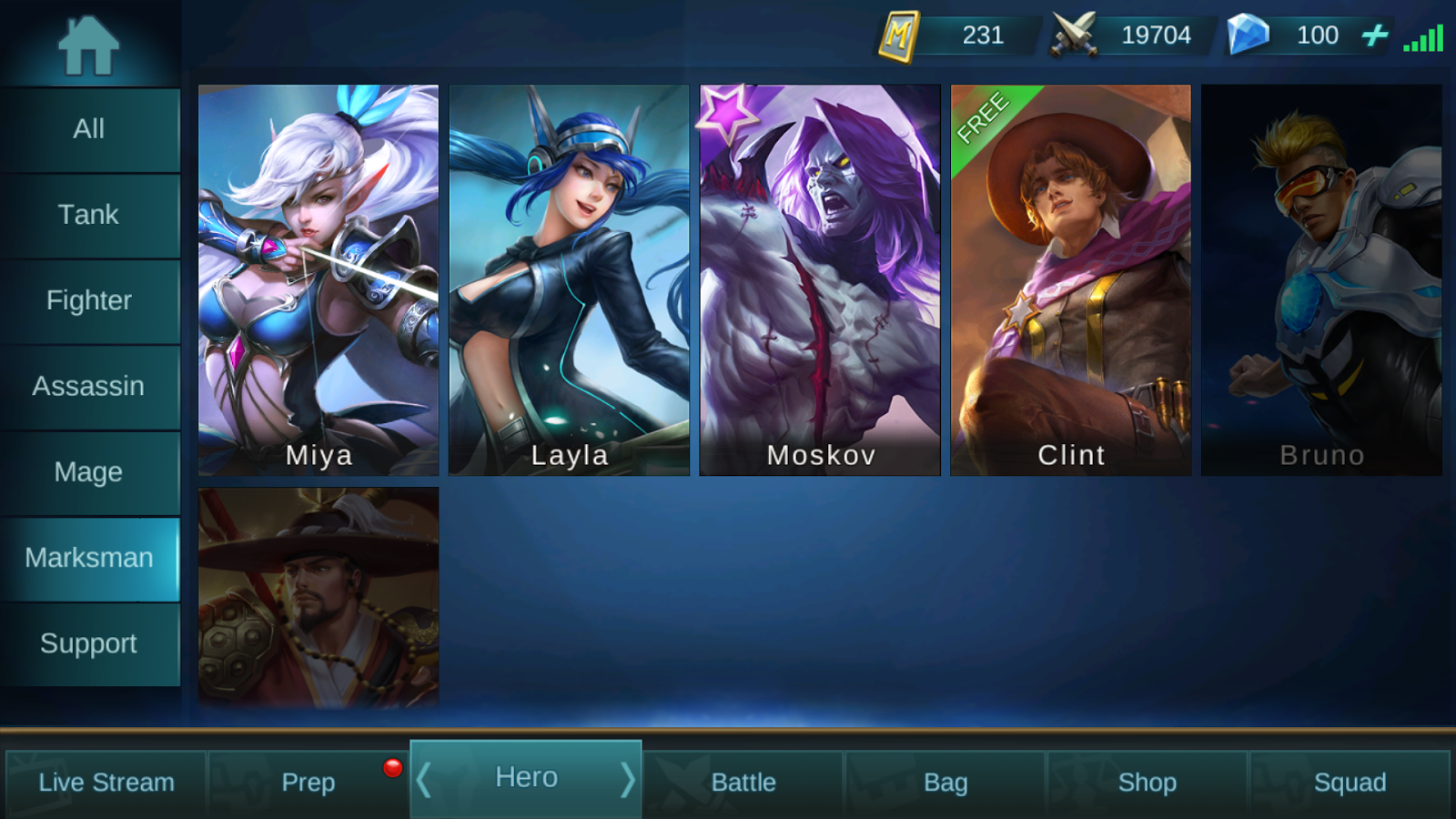The width and height of the screenshot is (1456, 819).
Task: Enable the Support role filter
Action: (x=89, y=643)
